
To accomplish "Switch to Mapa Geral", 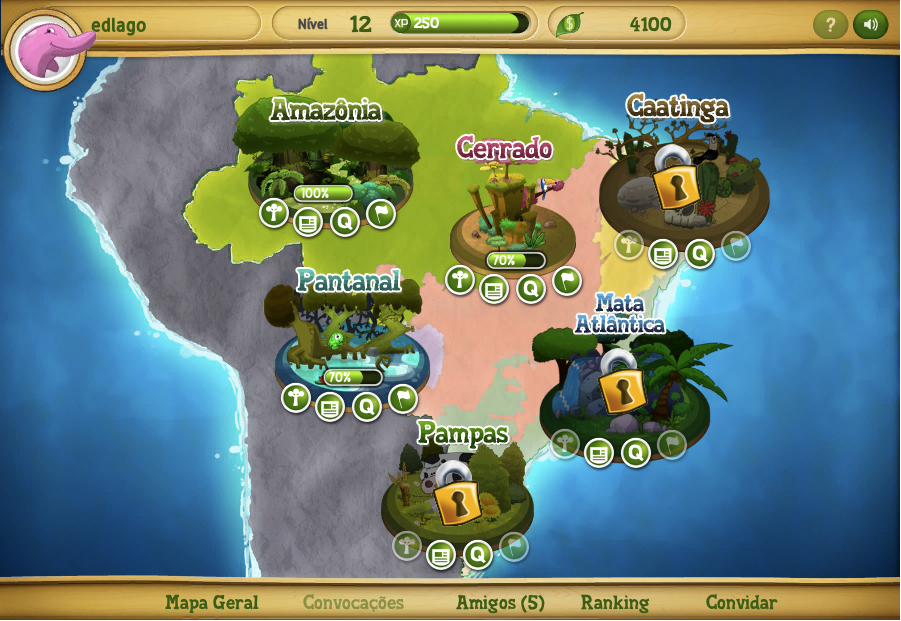I will [x=212, y=602].
